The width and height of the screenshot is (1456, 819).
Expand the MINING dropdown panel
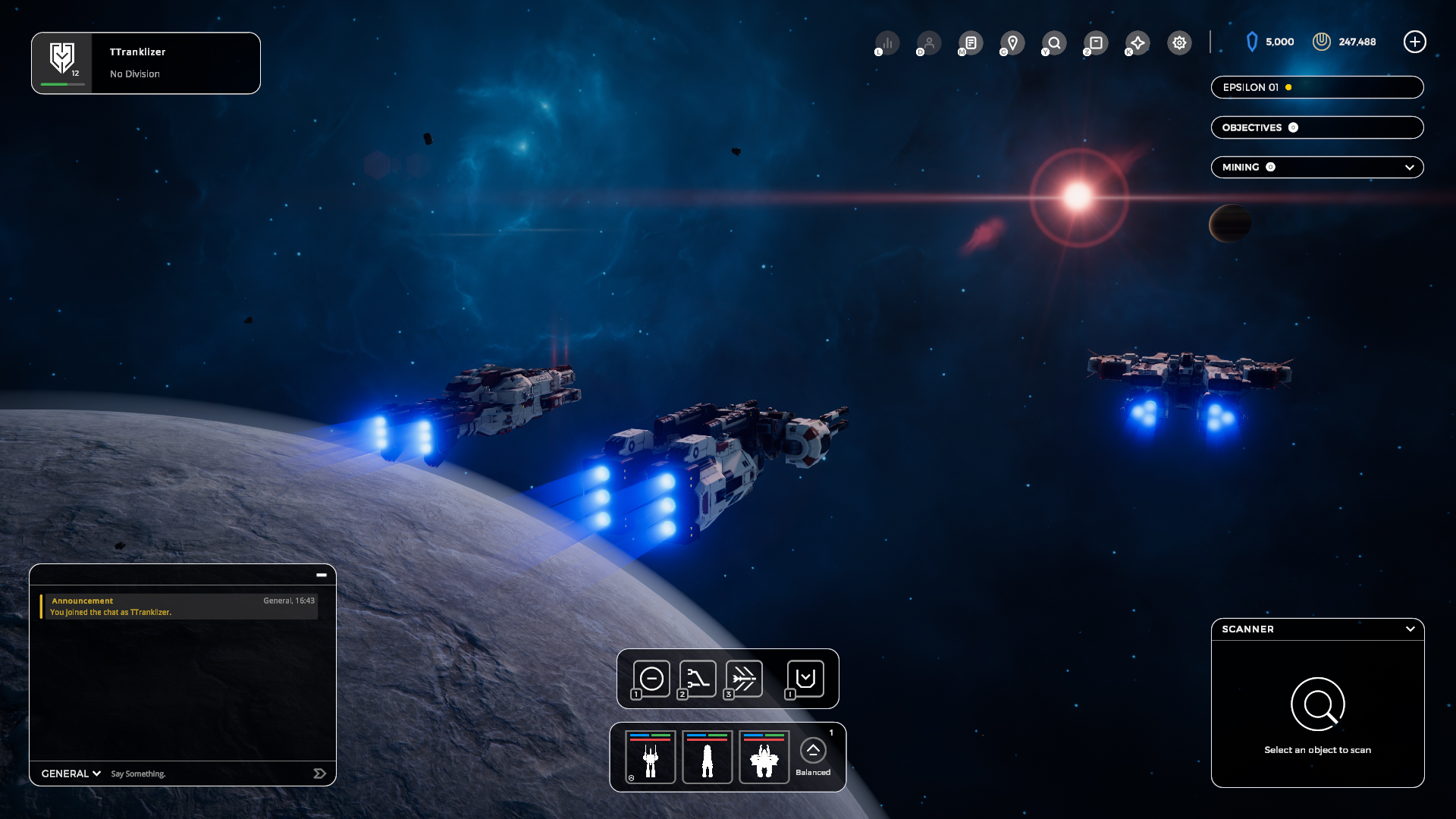point(1409,168)
